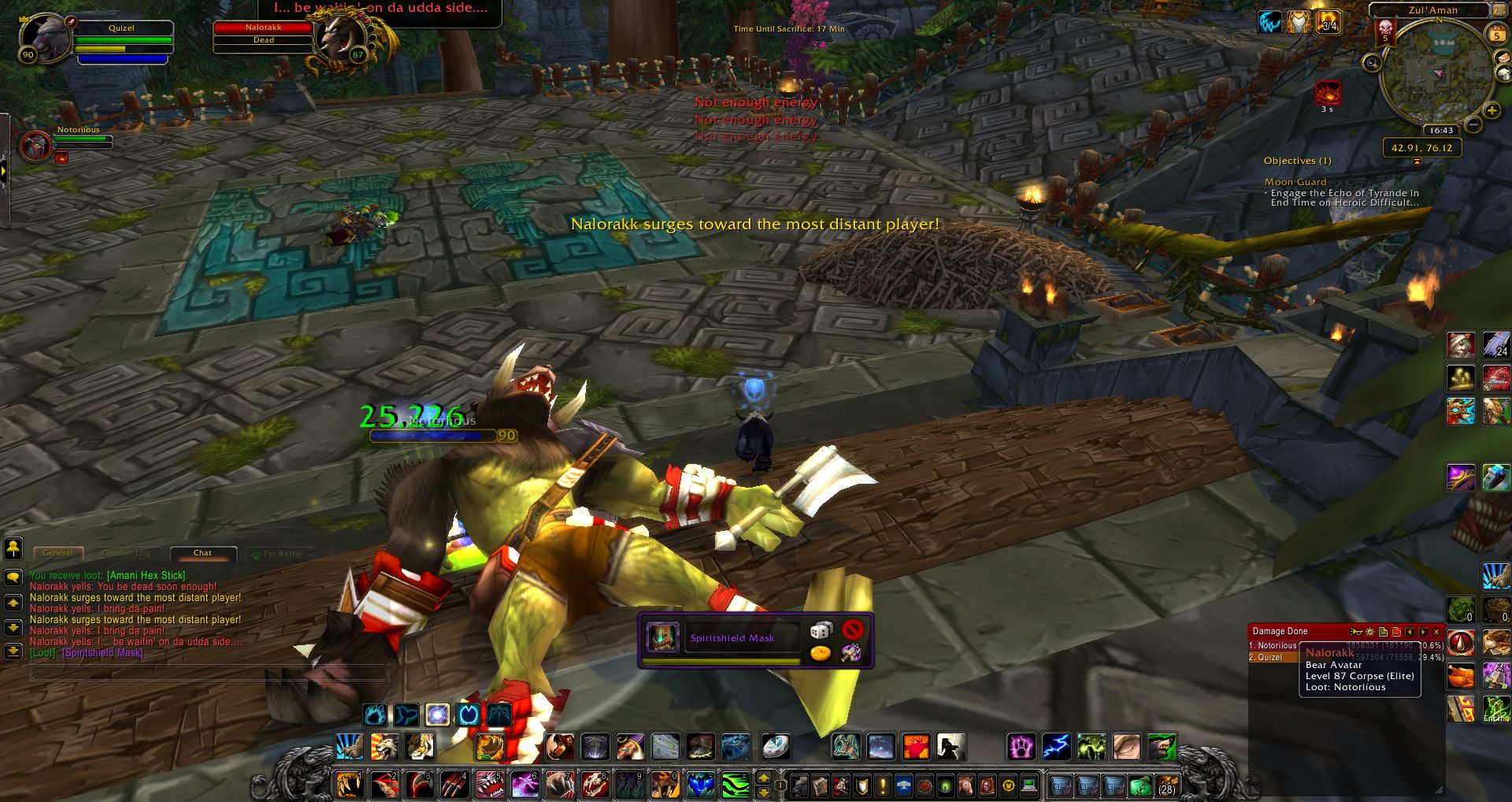The width and height of the screenshot is (1512, 802).
Task: Choose Disenchant on the loot roll
Action: click(x=850, y=653)
